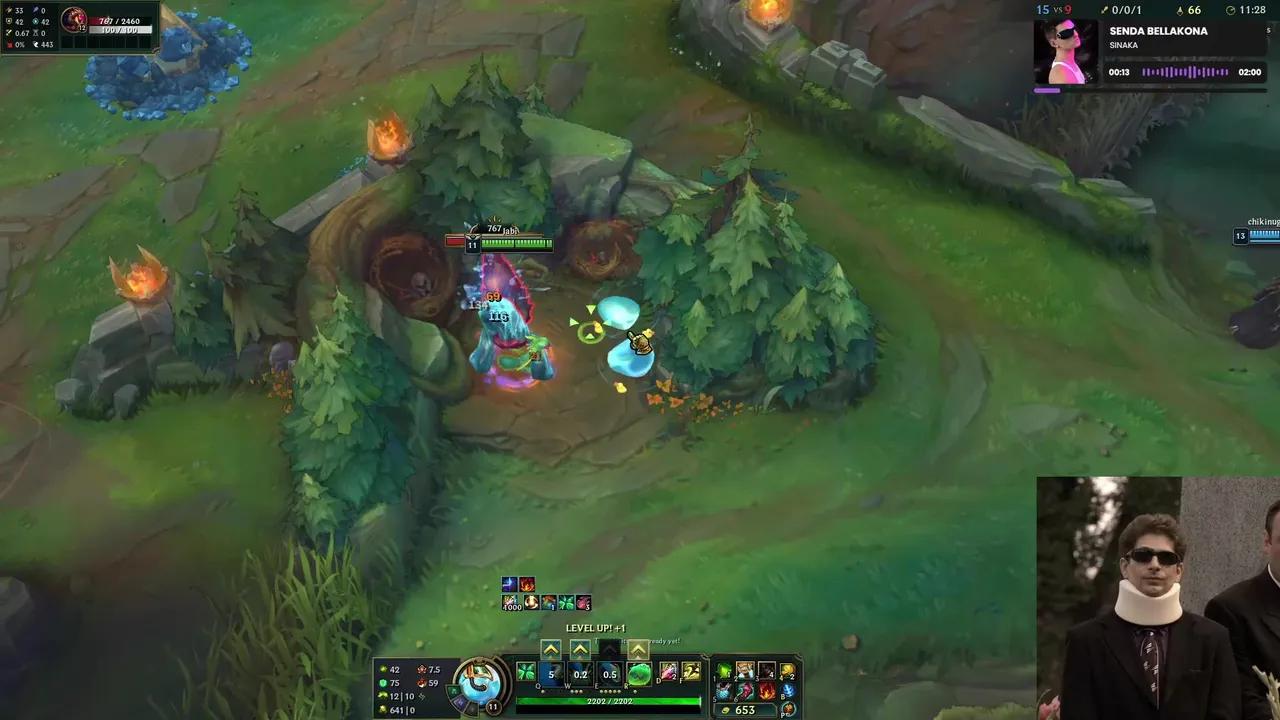The width and height of the screenshot is (1280, 720).
Task: Click the W ability icon
Action: click(x=580, y=673)
